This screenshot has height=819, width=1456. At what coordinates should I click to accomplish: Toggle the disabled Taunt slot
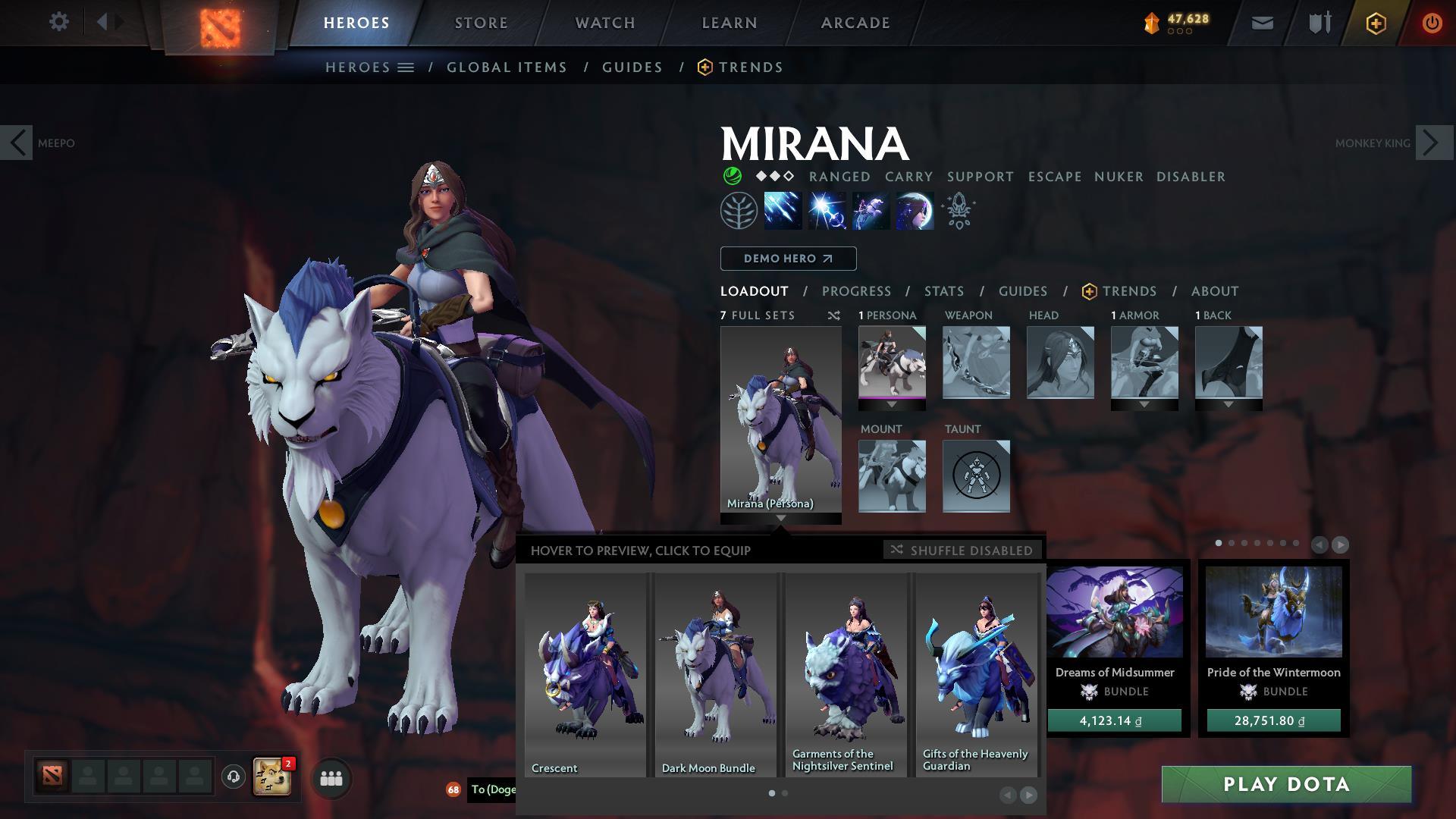point(976,476)
